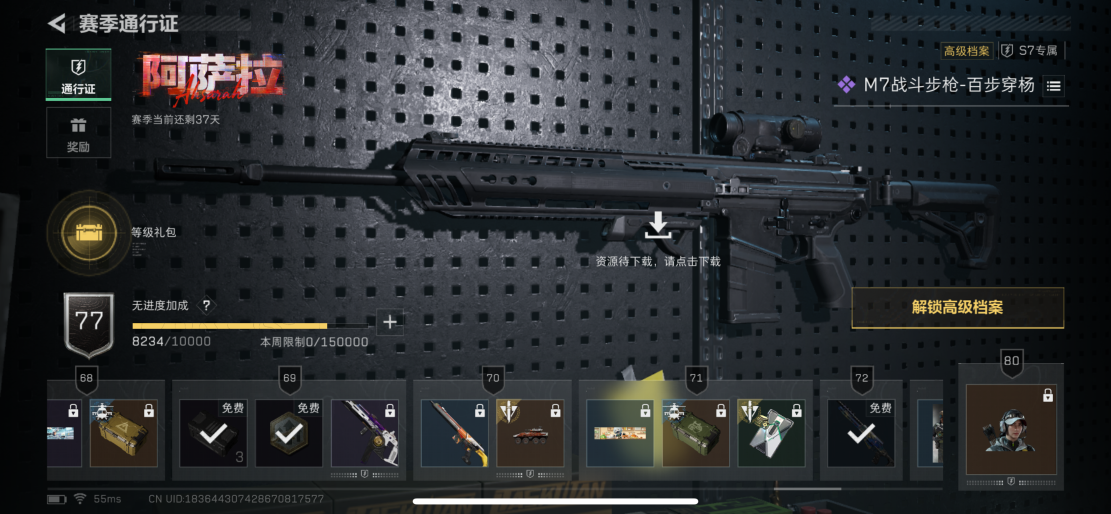The height and width of the screenshot is (514, 1111).
Task: Select the tan supply crate at level 68
Action: 124,433
